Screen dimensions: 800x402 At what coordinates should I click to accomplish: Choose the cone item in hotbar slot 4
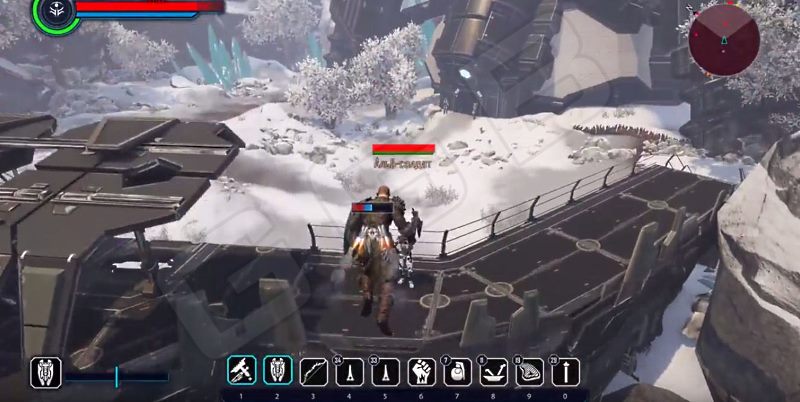pyautogui.click(x=350, y=372)
